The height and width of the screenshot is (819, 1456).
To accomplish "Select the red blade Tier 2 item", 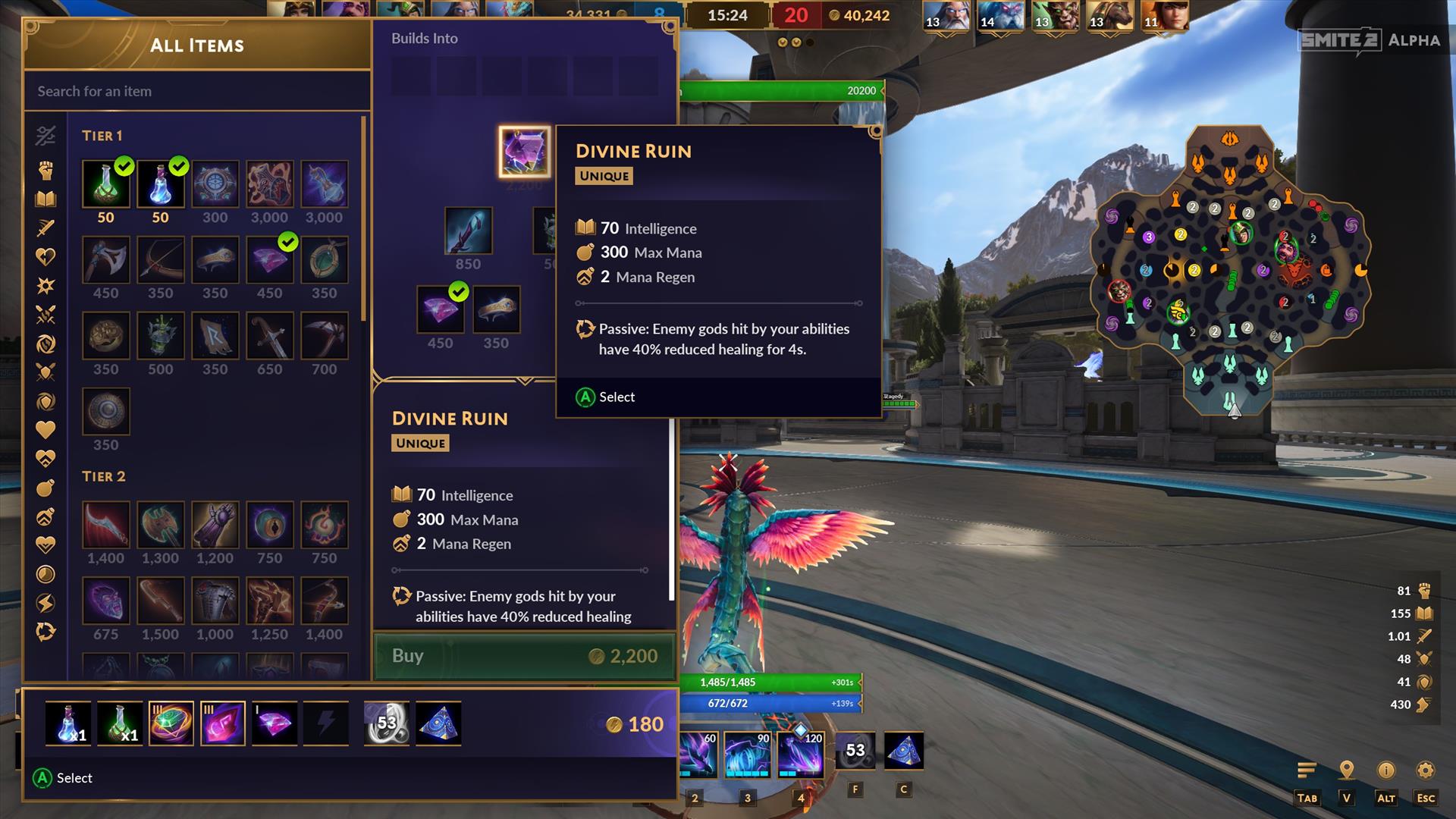I will click(x=105, y=525).
